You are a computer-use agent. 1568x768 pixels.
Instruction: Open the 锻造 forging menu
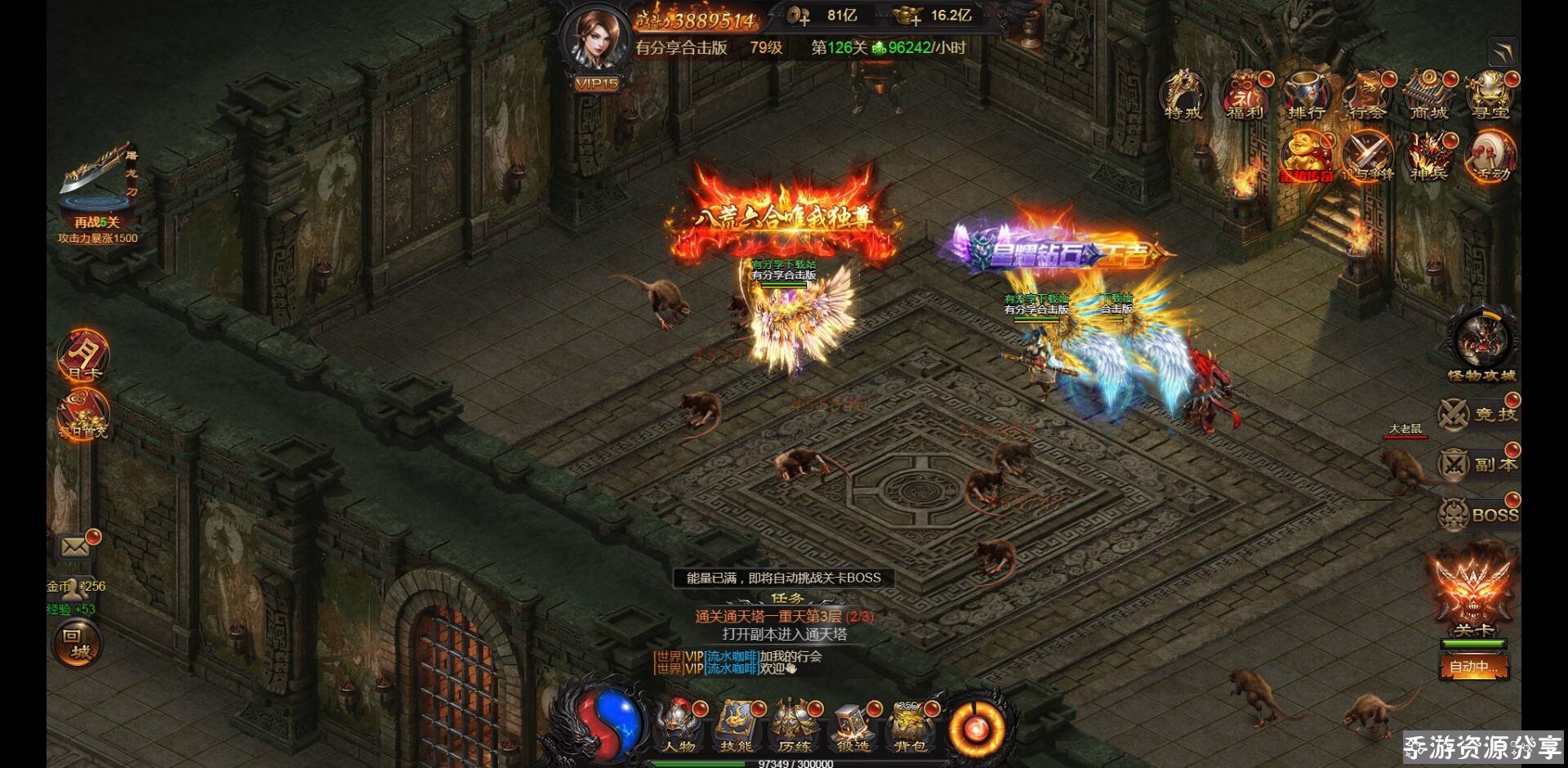[x=852, y=726]
